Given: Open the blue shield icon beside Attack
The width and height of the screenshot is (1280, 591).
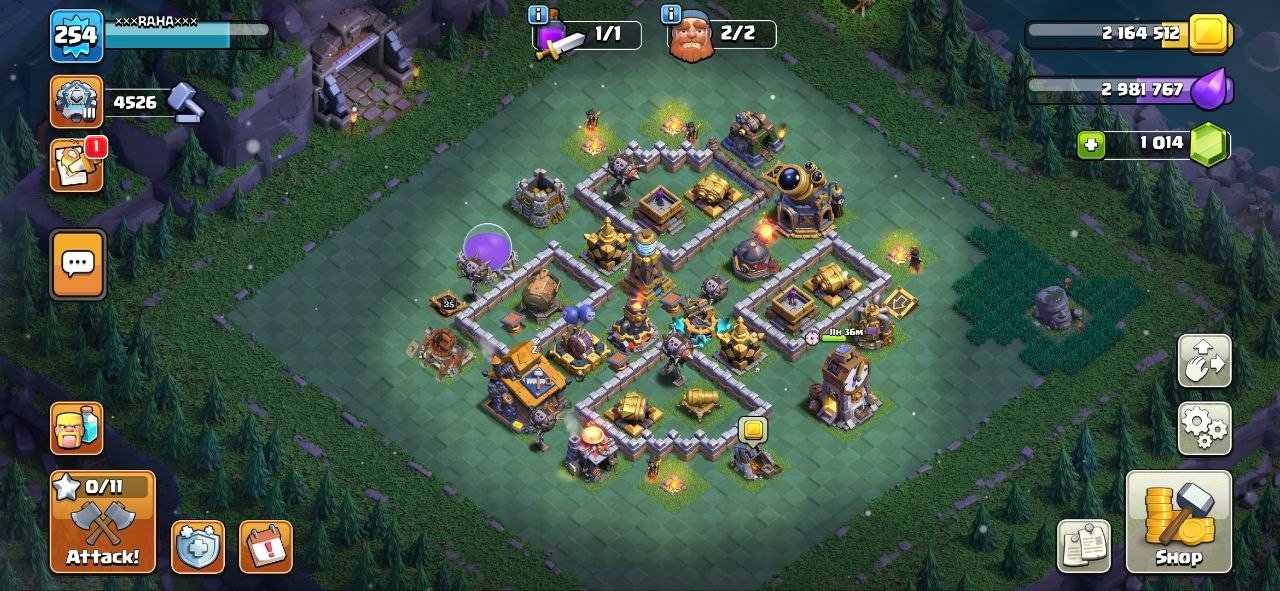Looking at the screenshot, I should [x=197, y=547].
